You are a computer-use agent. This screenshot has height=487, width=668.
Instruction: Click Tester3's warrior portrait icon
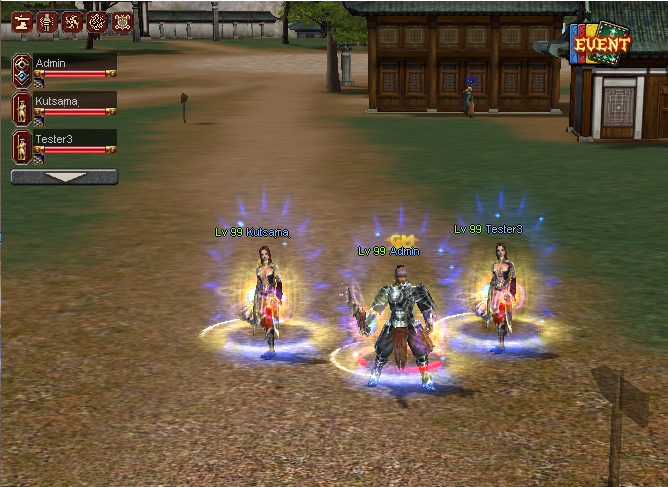[x=21, y=146]
